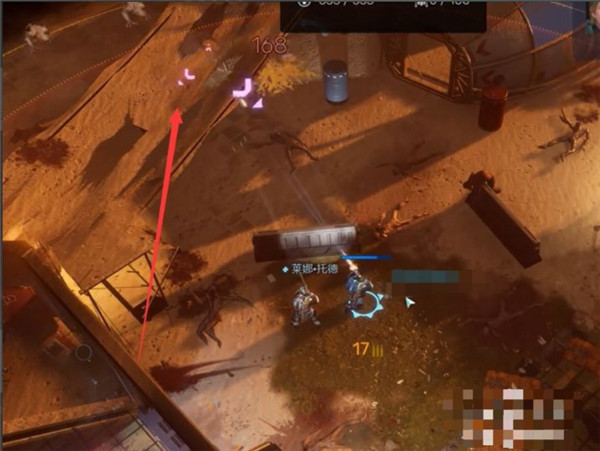
Task: Select the ally nameplate 莱娜·托德
Action: tap(313, 269)
